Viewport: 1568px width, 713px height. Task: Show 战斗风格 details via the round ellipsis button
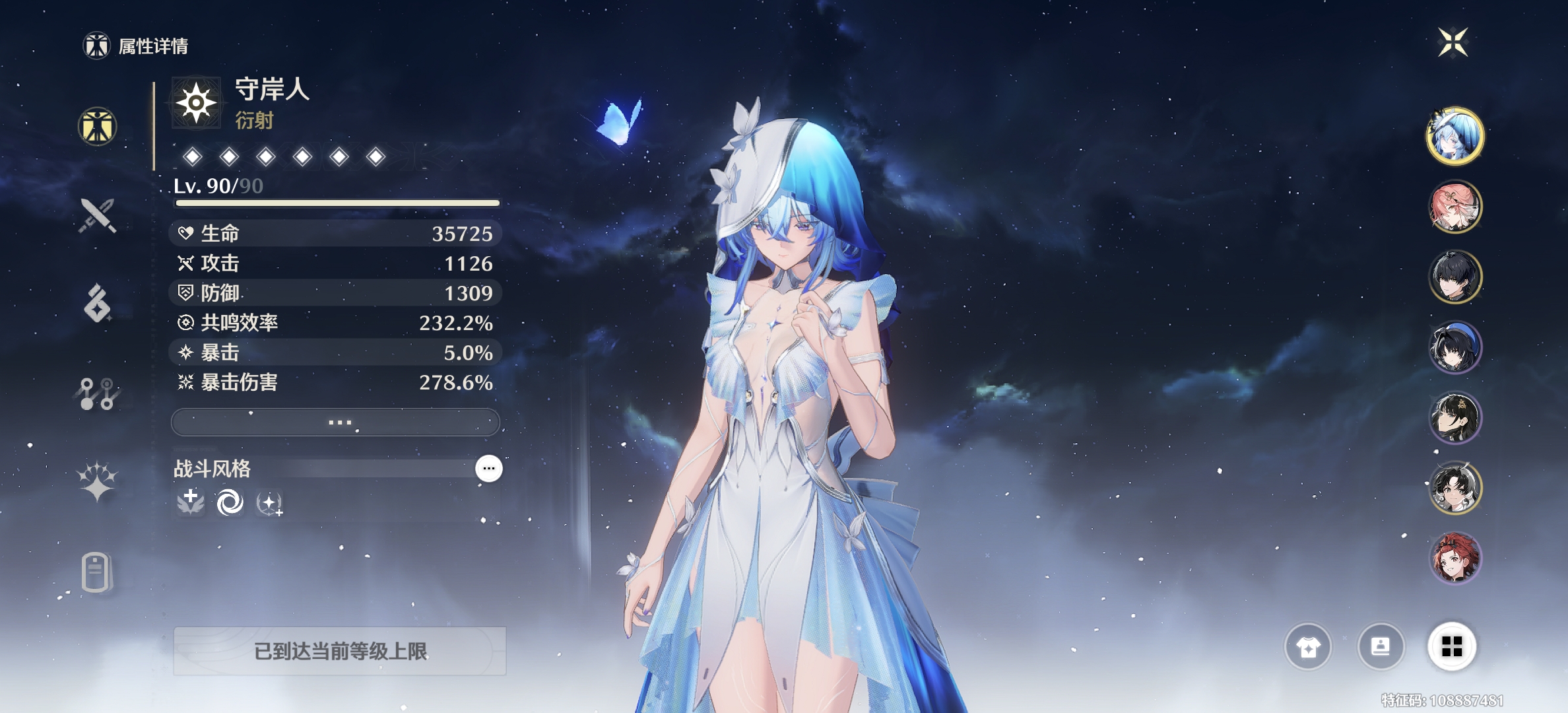(489, 469)
